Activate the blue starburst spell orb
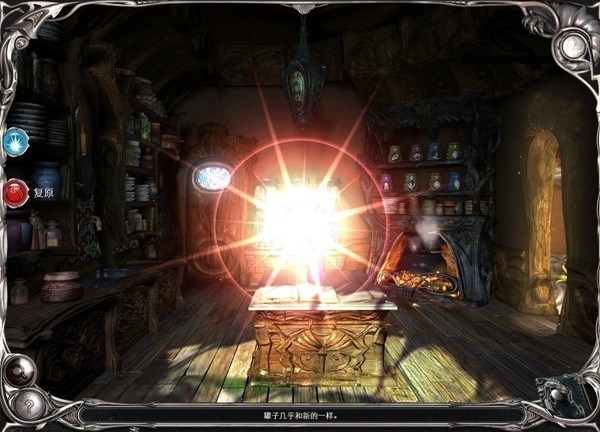The width and height of the screenshot is (600, 432). point(15,143)
